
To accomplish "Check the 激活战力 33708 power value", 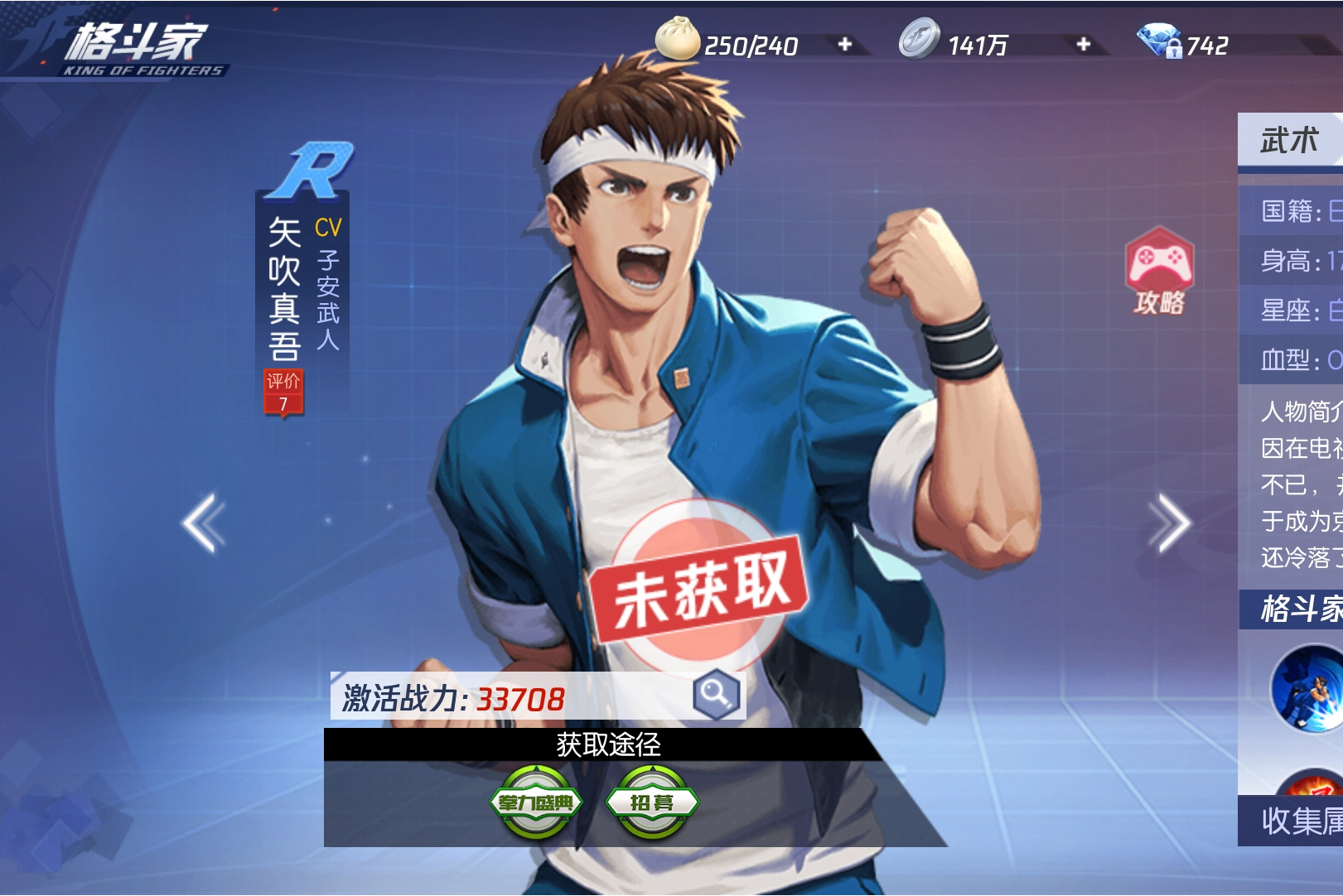I will [x=454, y=700].
